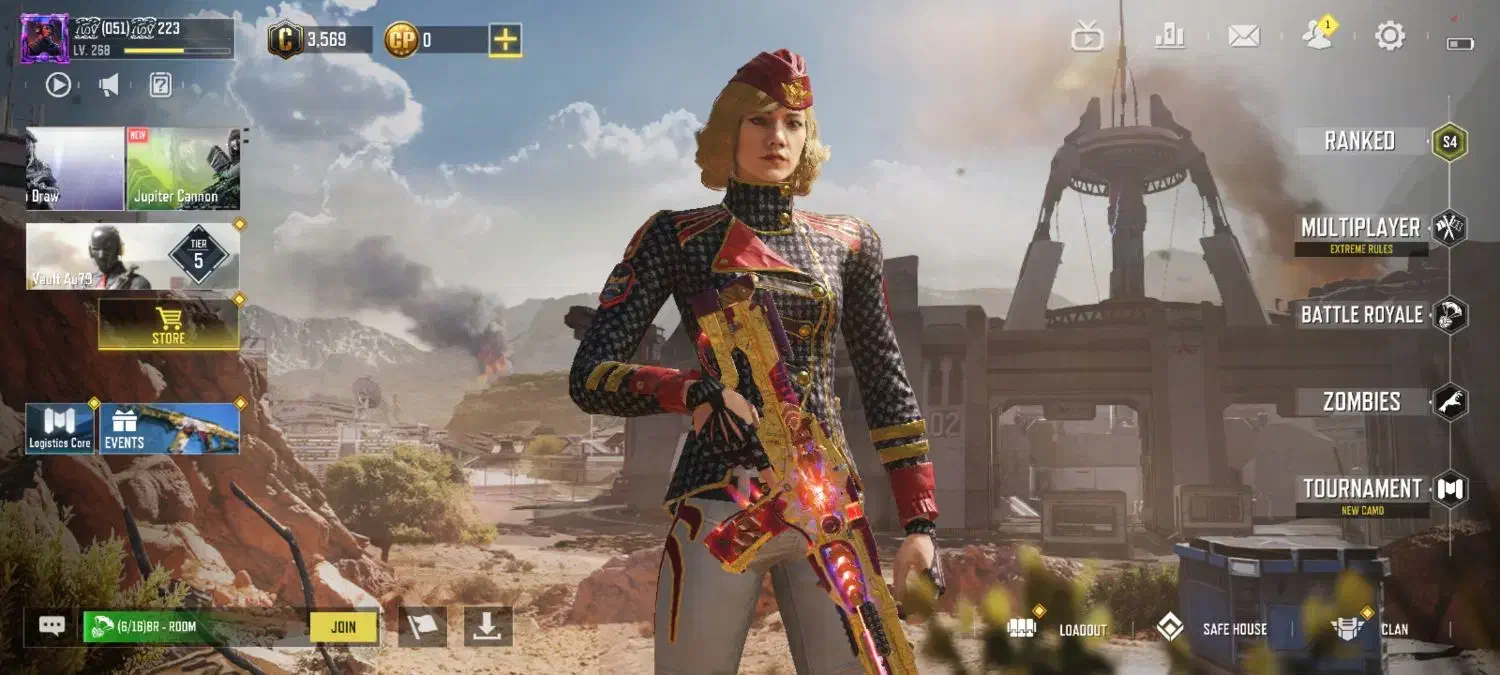Choose Battle Royale mode
This screenshot has height=675, width=1500.
[x=1362, y=315]
